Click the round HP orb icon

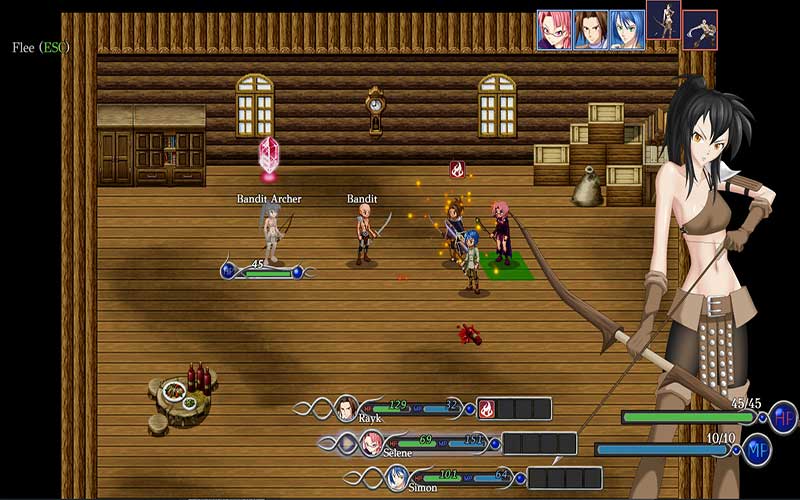[x=783, y=415]
